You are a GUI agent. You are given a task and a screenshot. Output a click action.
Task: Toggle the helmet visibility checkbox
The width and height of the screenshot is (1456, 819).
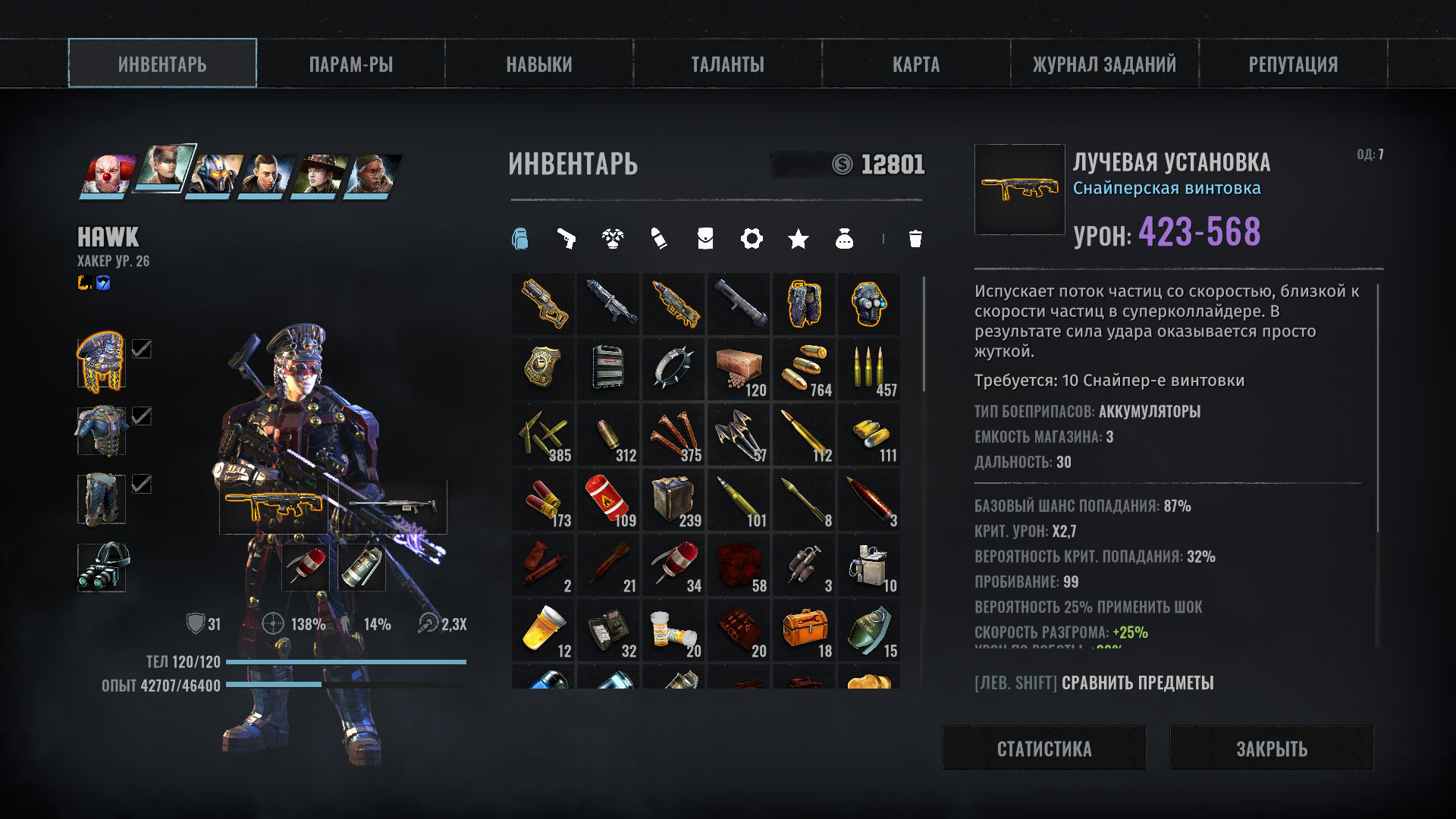pyautogui.click(x=142, y=349)
